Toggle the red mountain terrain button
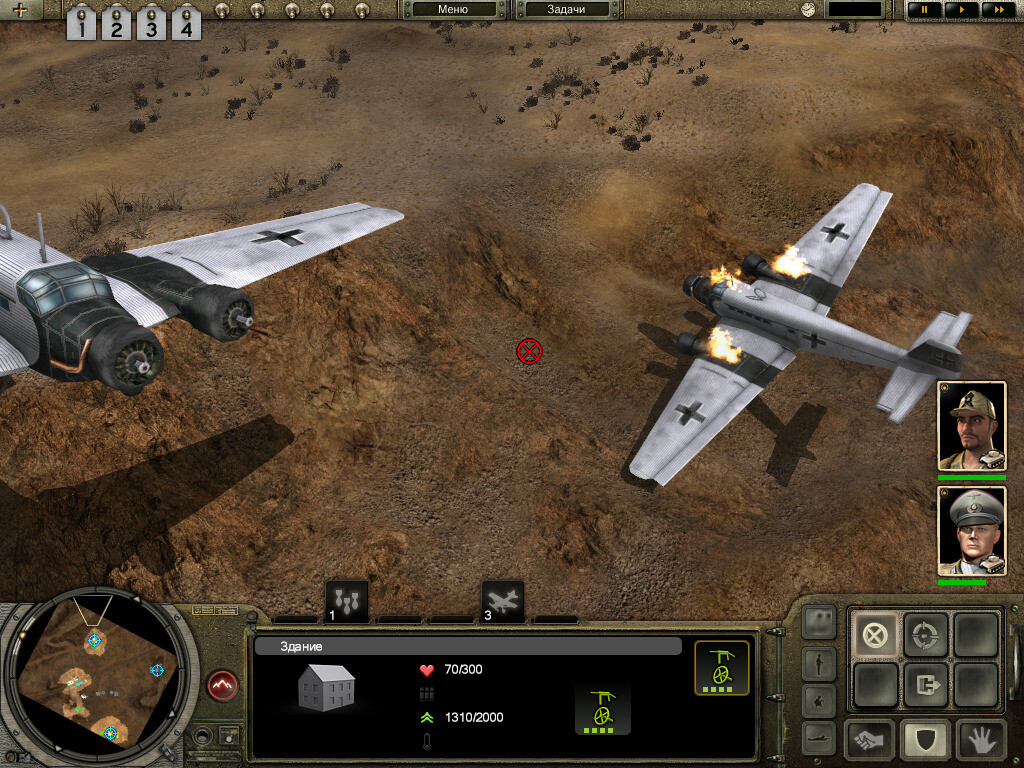The width and height of the screenshot is (1024, 768). point(223,685)
